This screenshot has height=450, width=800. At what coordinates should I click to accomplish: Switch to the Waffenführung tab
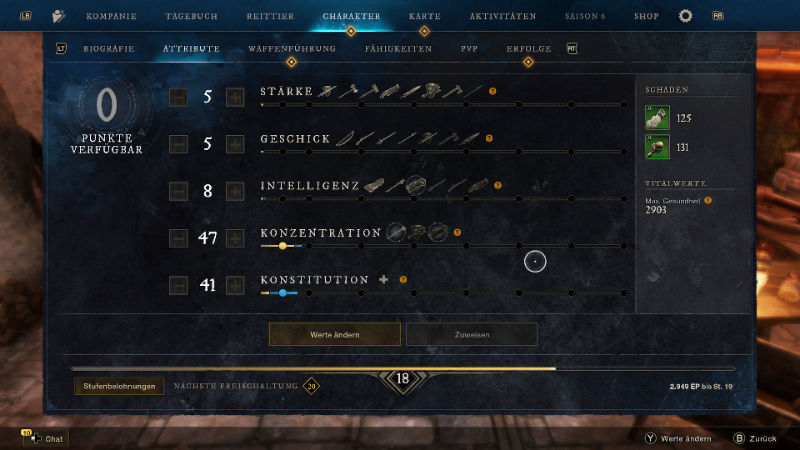coord(292,48)
